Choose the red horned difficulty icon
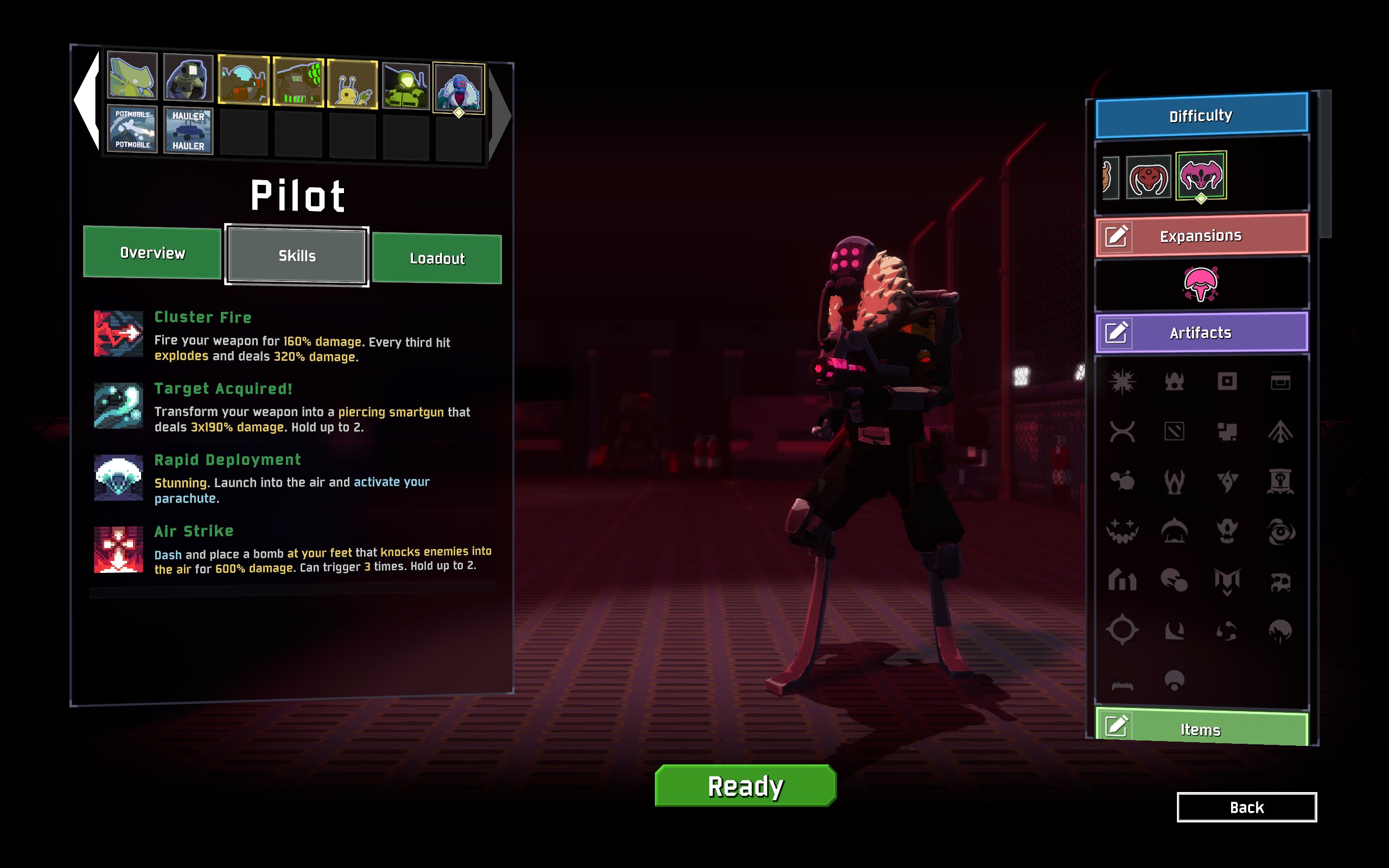Viewport: 1389px width, 868px height. (1148, 177)
